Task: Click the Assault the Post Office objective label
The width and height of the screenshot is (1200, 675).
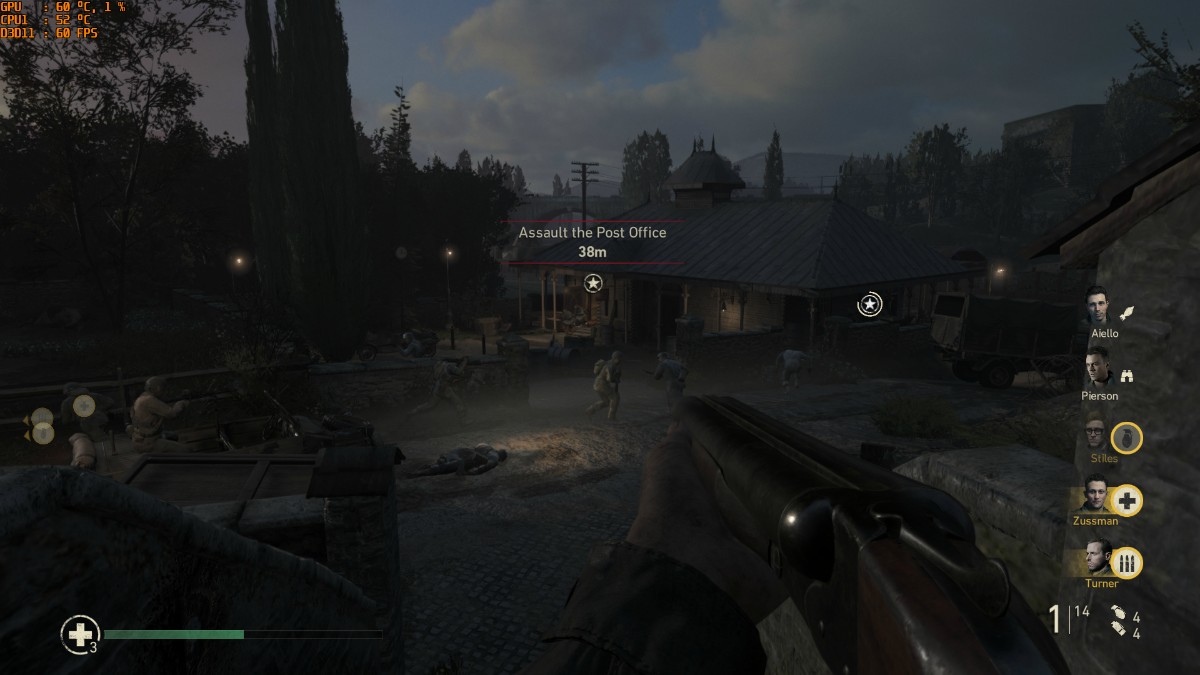Action: tap(592, 232)
